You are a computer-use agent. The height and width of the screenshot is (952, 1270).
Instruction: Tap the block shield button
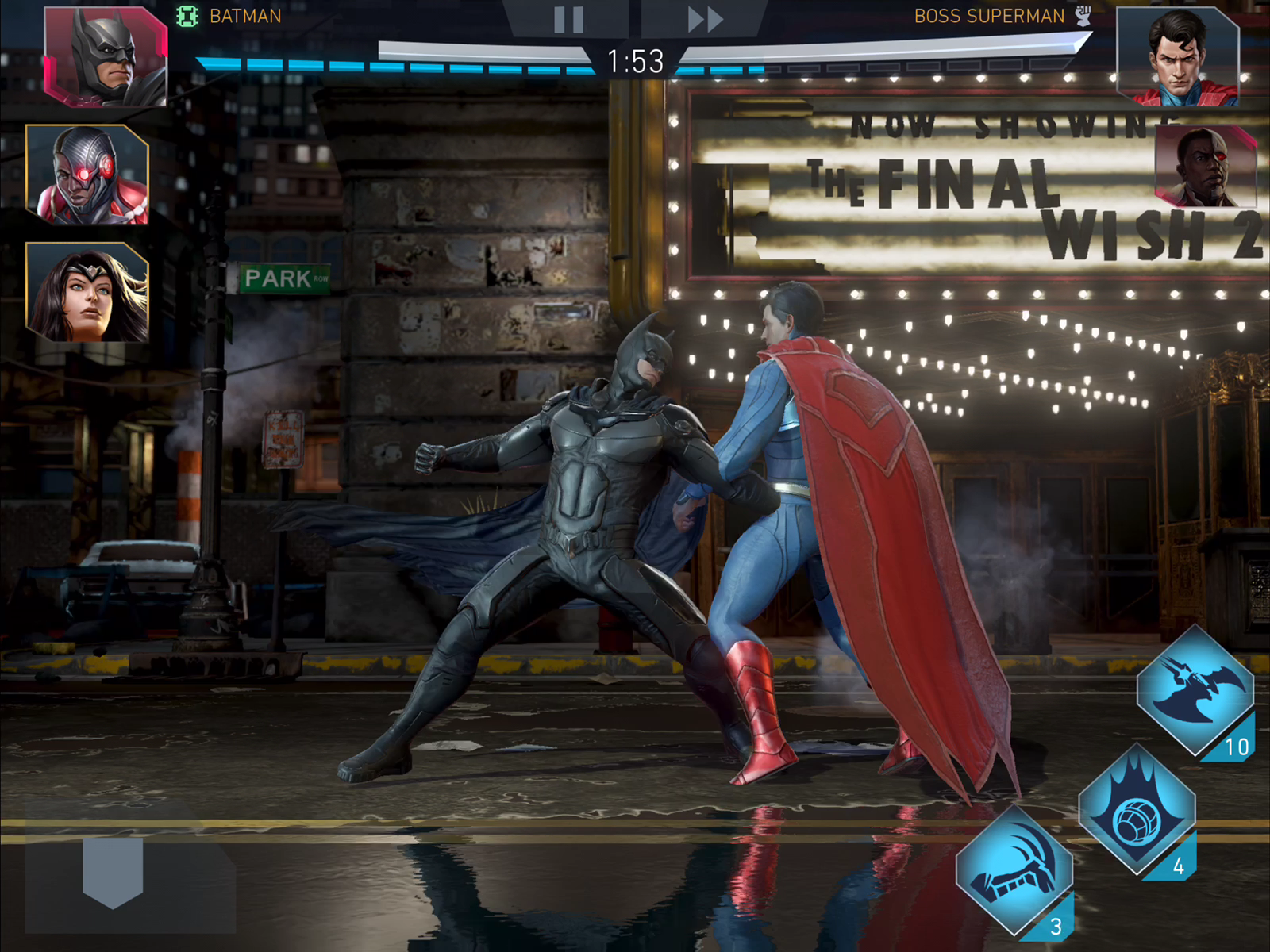[113, 870]
